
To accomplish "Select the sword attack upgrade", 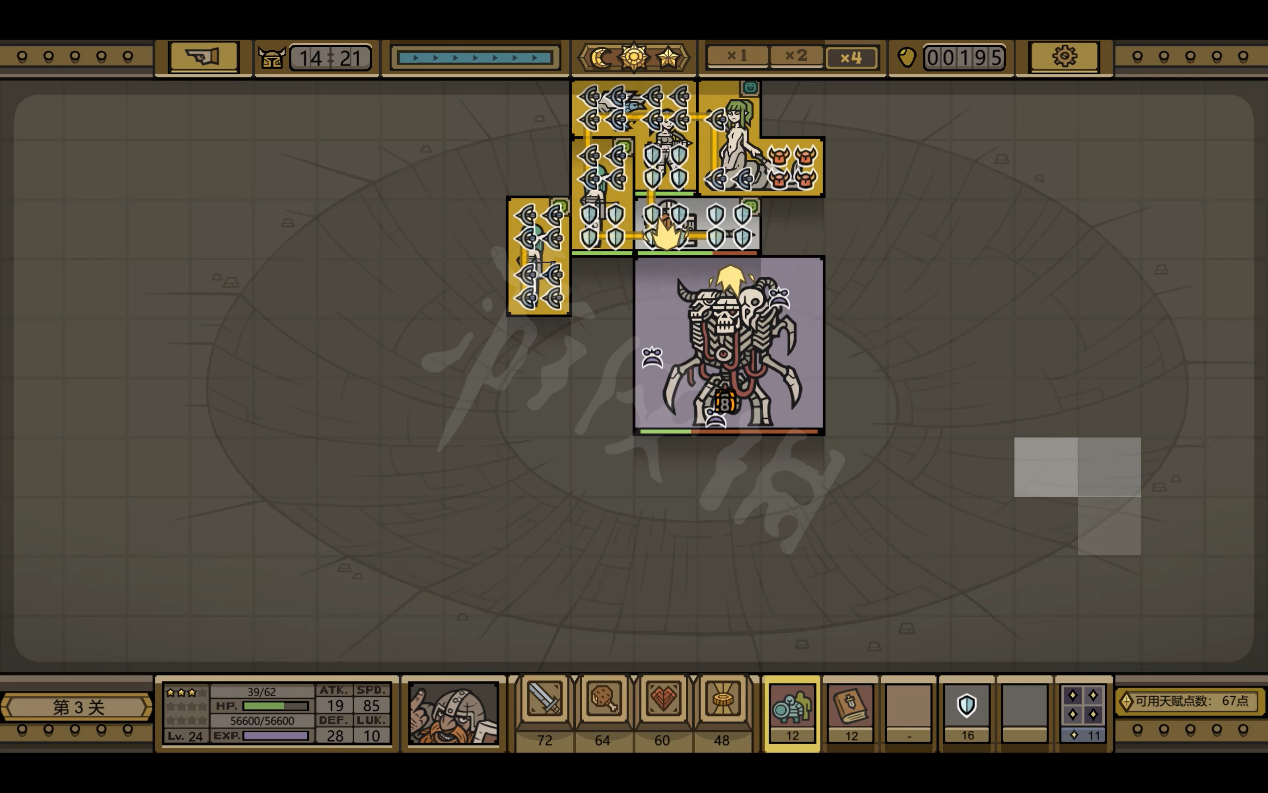I will [545, 699].
